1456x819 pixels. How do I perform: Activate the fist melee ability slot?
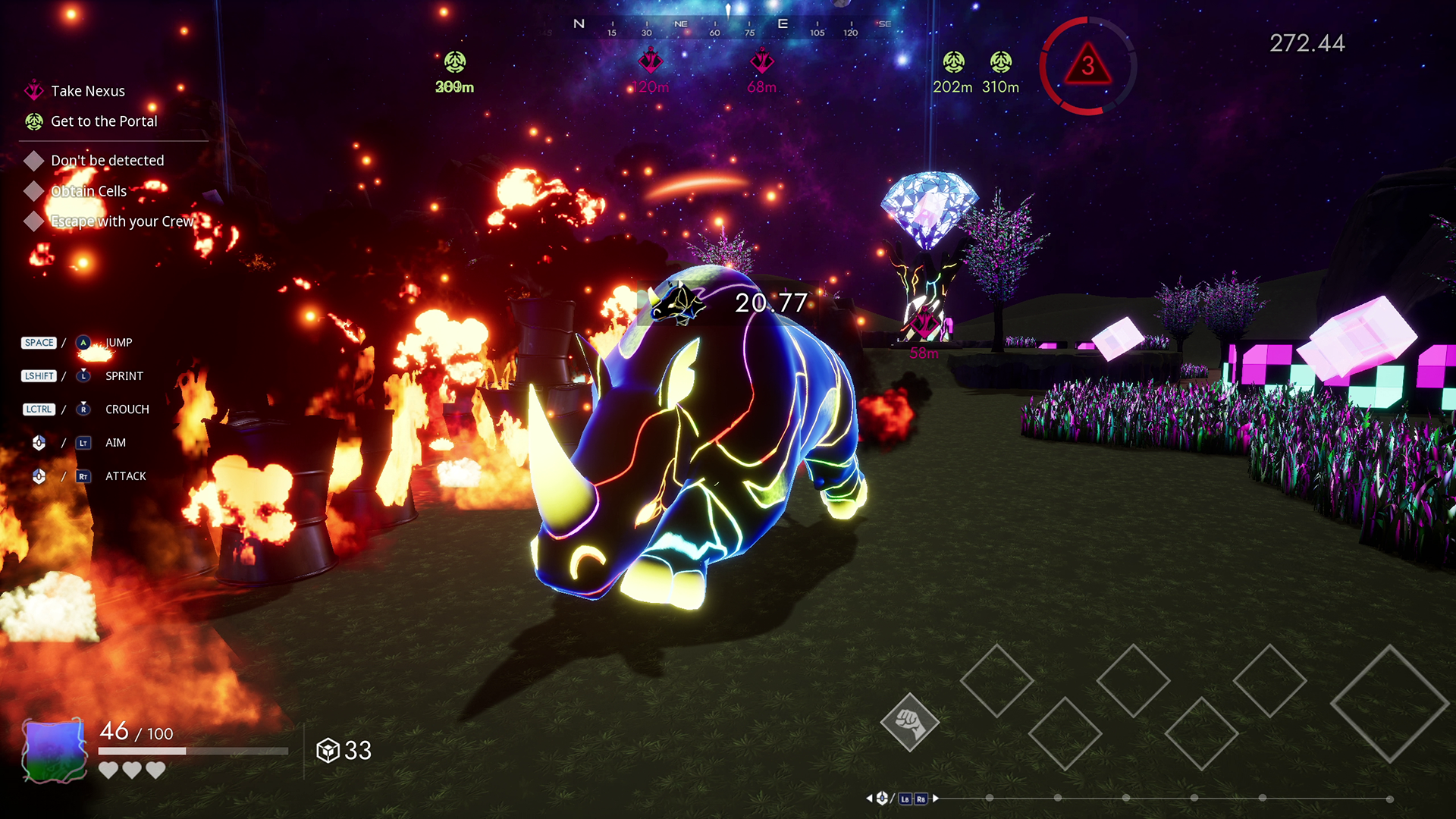tap(909, 722)
